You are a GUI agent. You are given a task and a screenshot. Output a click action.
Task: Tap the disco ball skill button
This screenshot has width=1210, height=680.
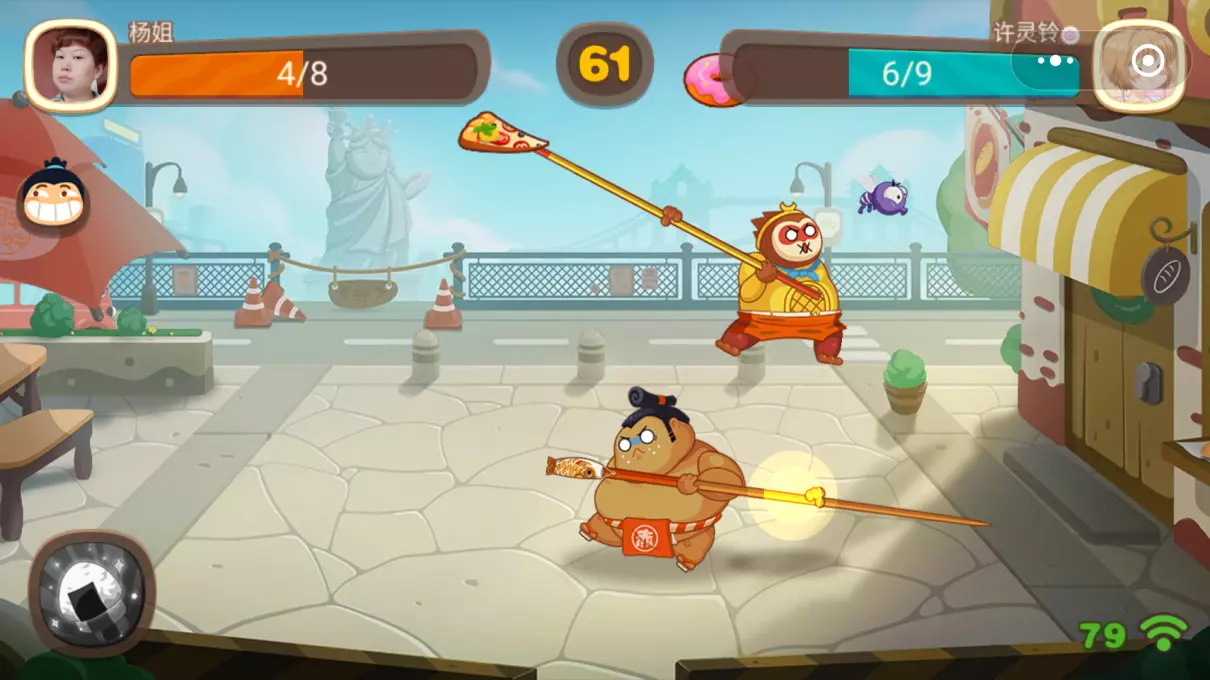click(91, 591)
